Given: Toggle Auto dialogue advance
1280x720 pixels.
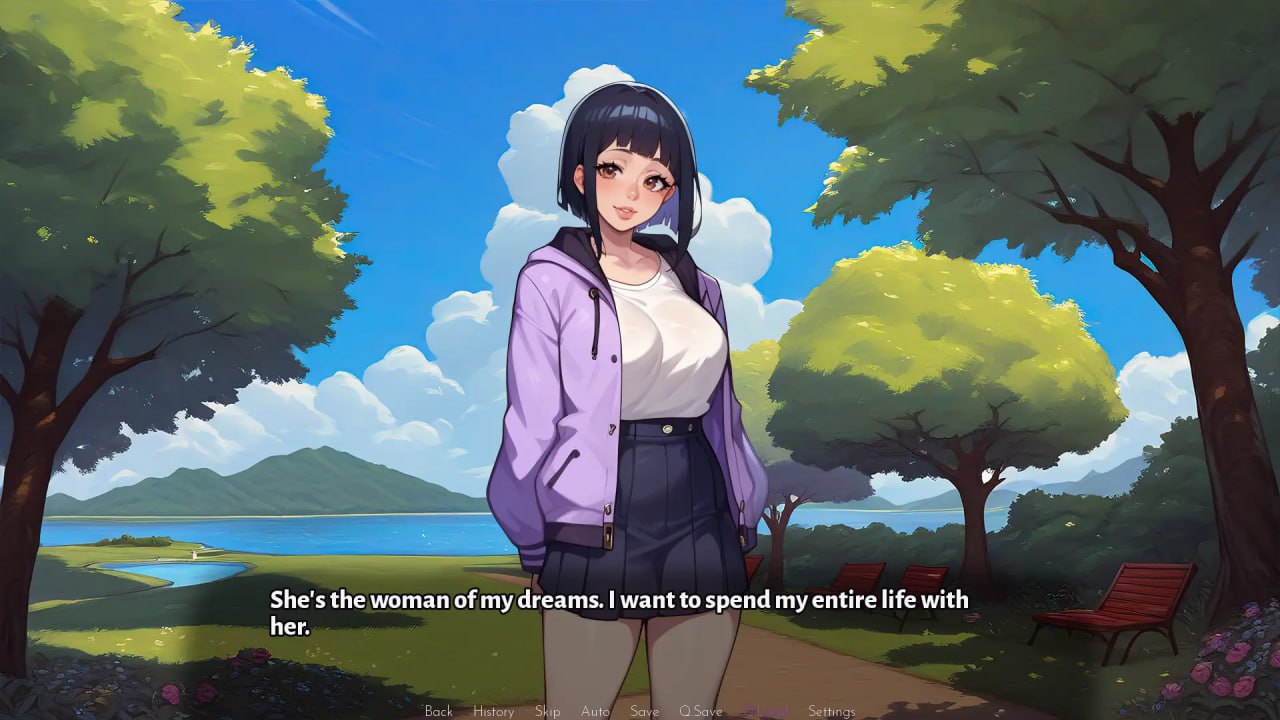Looking at the screenshot, I should pyautogui.click(x=595, y=711).
